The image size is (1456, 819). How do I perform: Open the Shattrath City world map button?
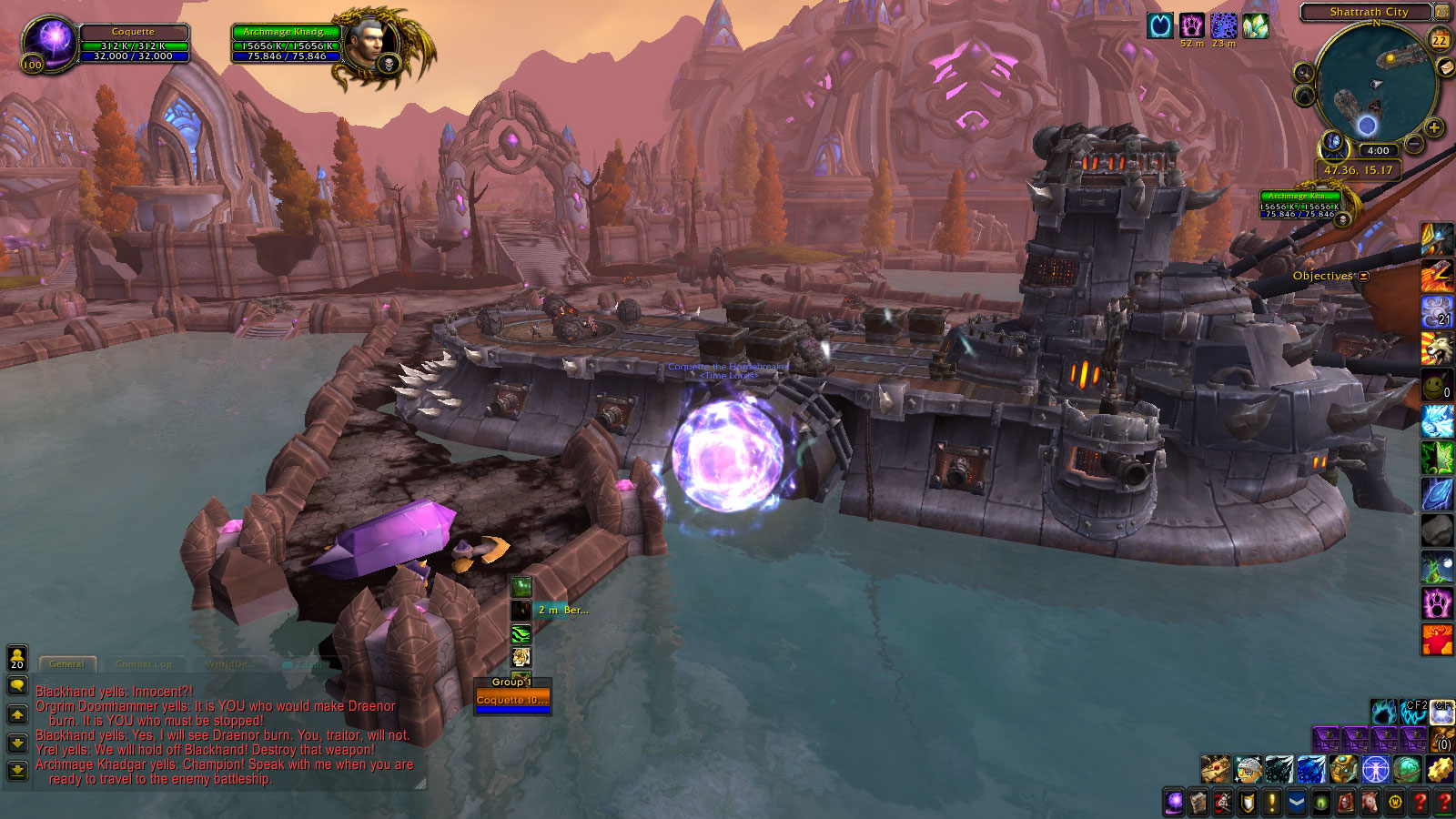pyautogui.click(x=1442, y=12)
